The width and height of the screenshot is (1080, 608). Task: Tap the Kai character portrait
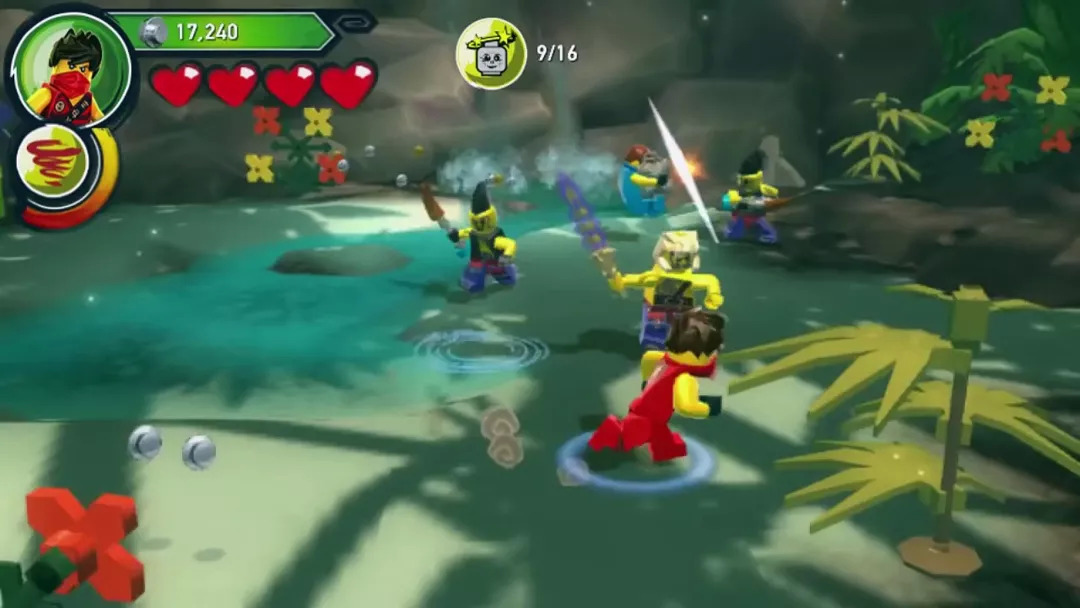pos(69,68)
